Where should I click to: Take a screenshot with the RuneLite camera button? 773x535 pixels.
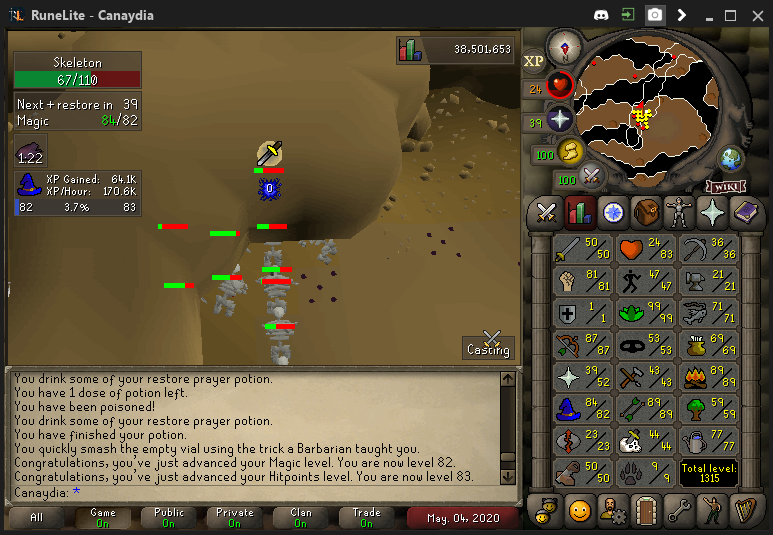(x=655, y=15)
